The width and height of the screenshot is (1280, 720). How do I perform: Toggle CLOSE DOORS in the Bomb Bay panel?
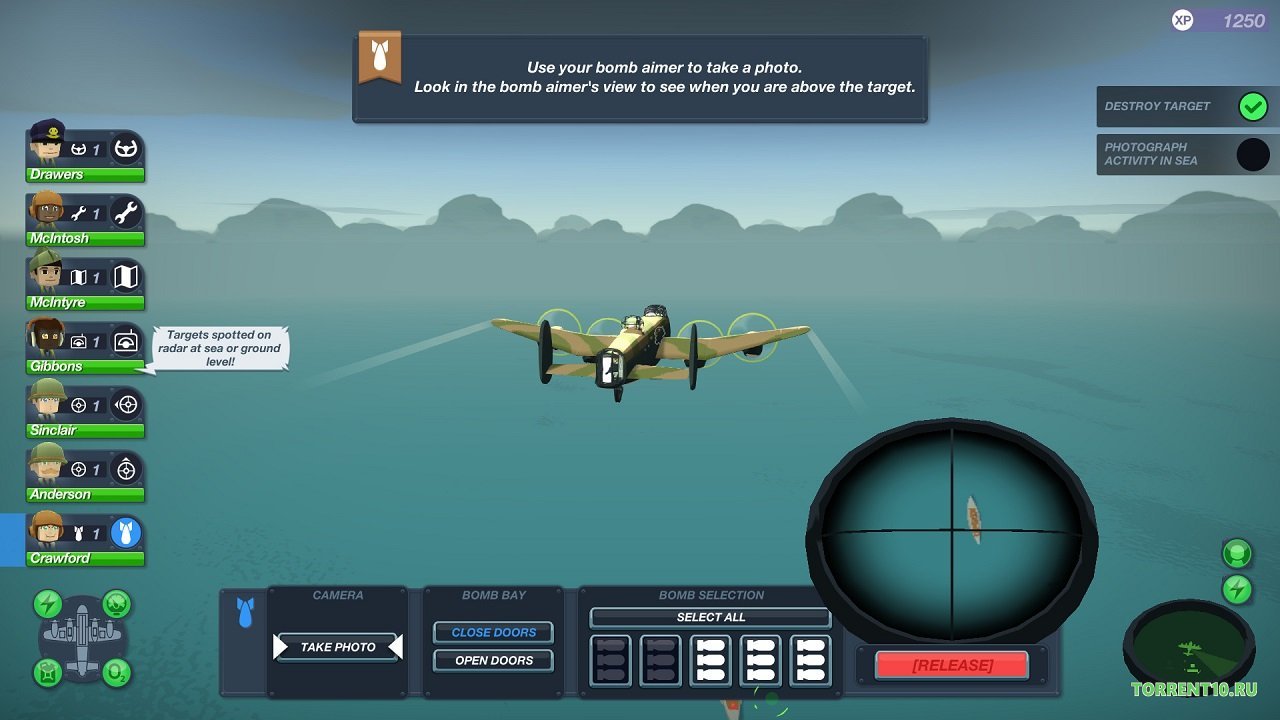493,632
